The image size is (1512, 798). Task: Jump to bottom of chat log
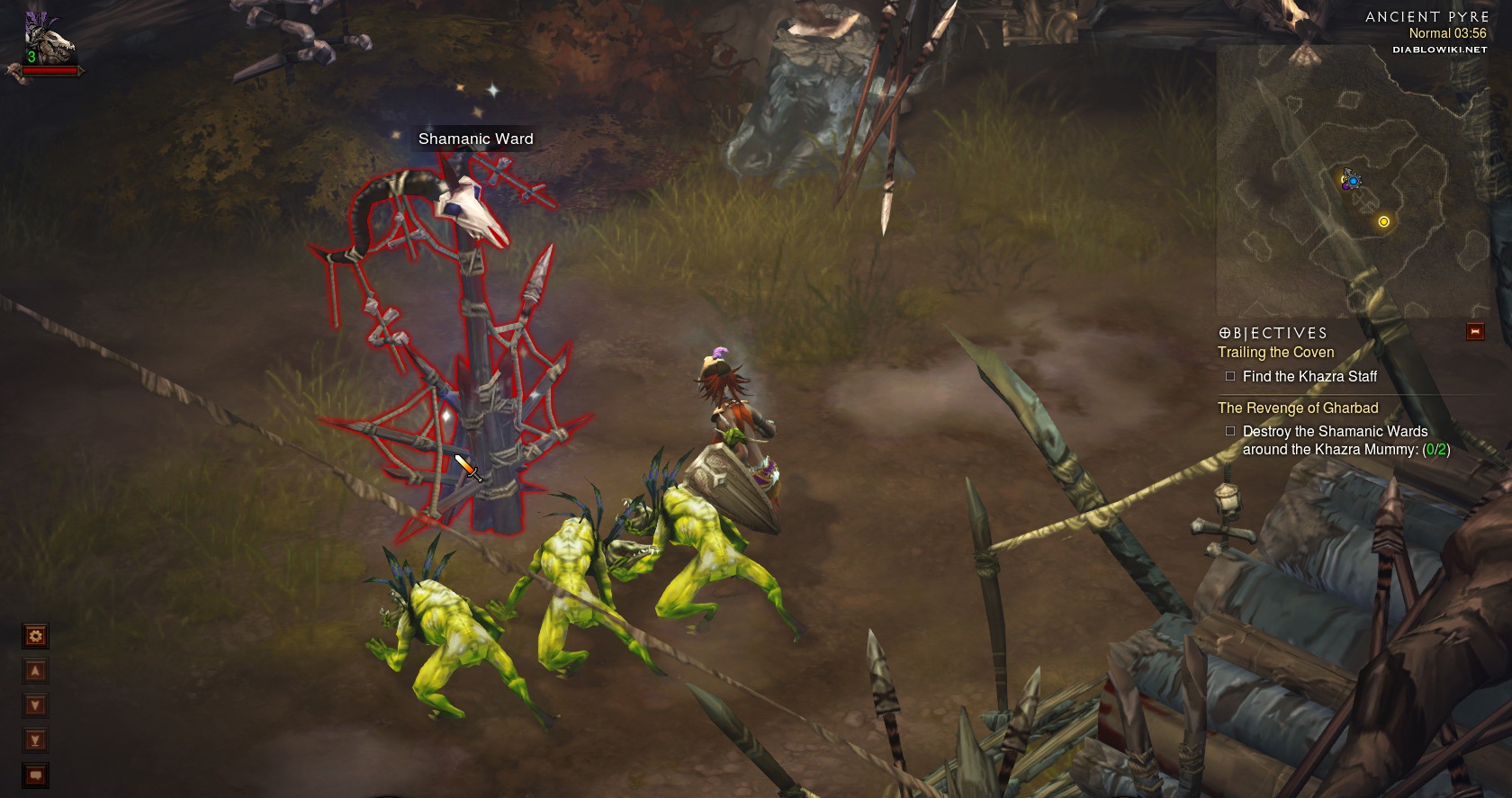[x=35, y=740]
